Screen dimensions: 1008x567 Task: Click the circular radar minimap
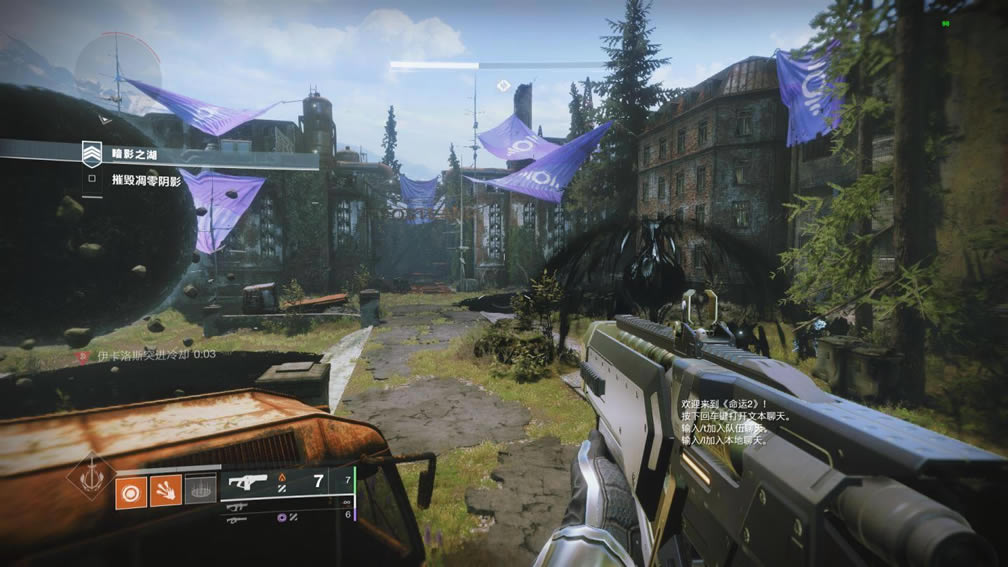[118, 74]
